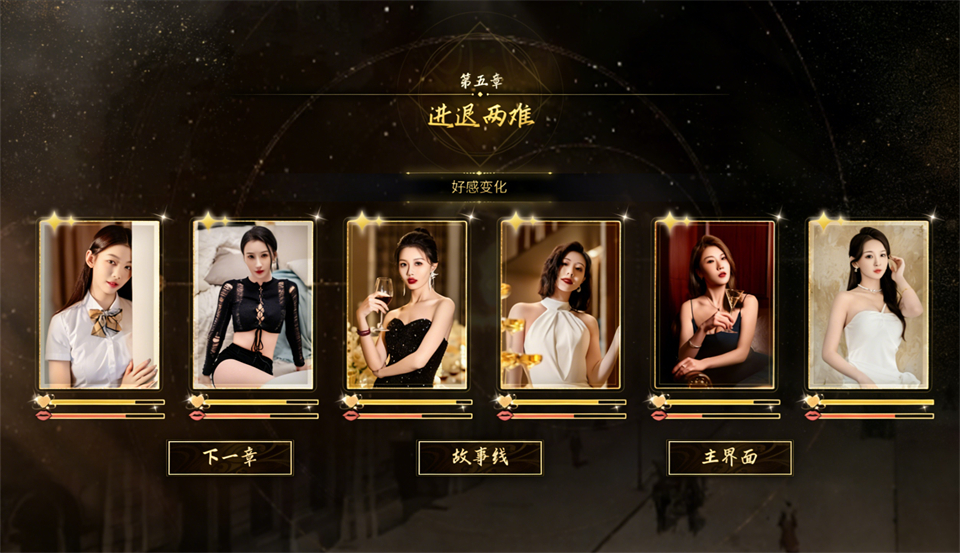The width and height of the screenshot is (960, 553).
Task: Choose the card with the white strapless dress
Action: tap(868, 304)
